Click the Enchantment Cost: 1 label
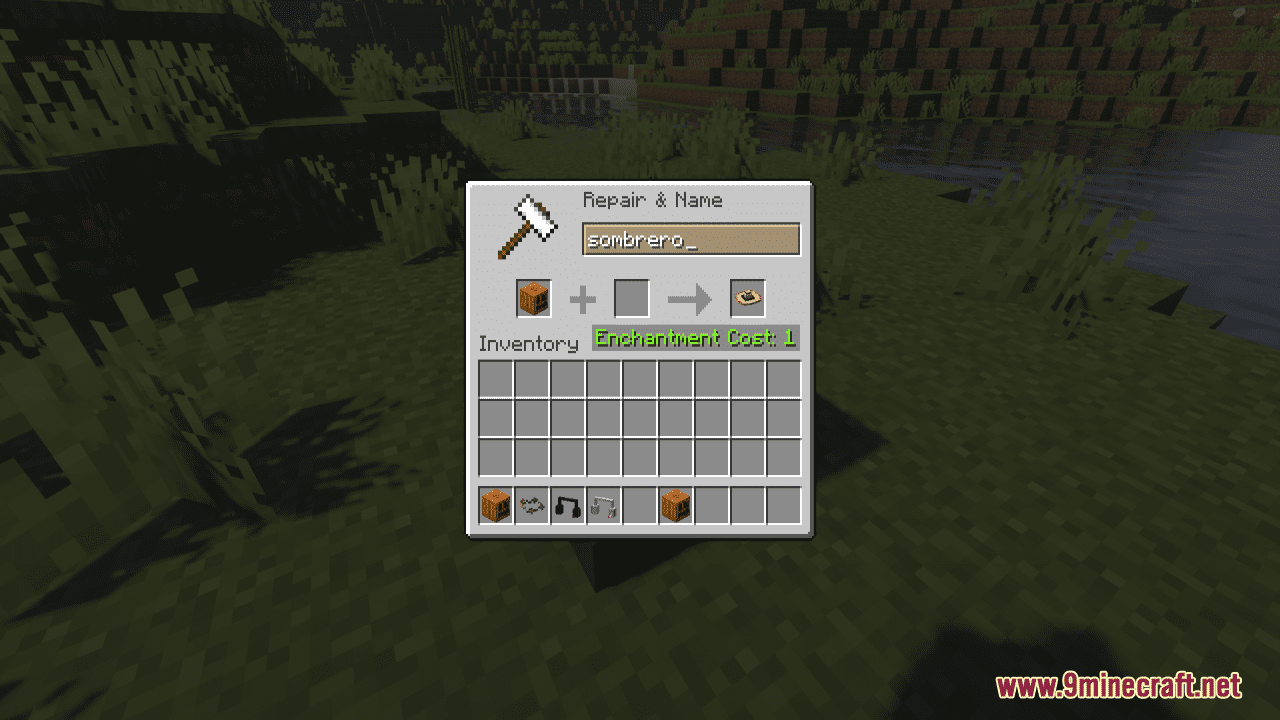 click(x=694, y=338)
